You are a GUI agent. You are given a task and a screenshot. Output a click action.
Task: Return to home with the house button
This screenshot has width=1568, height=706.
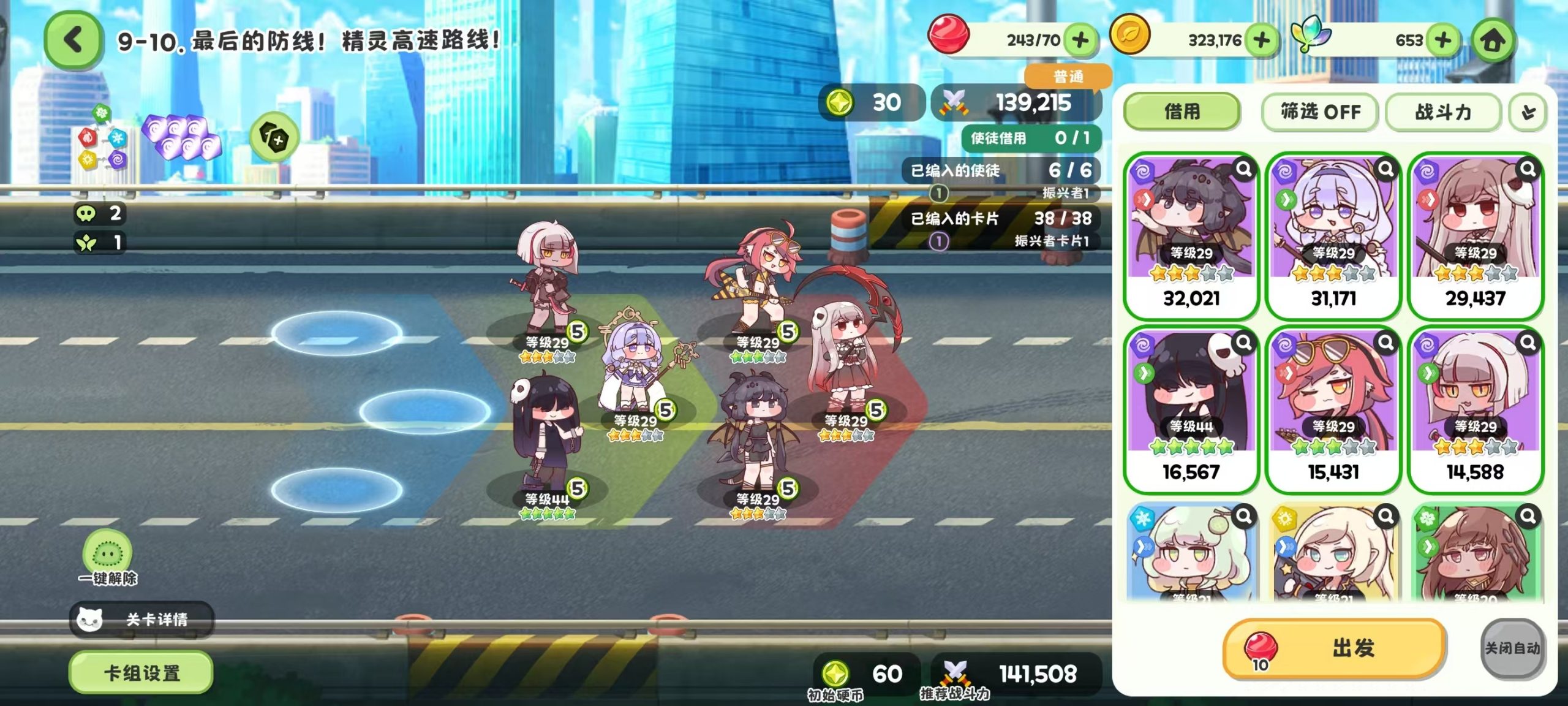click(1493, 40)
